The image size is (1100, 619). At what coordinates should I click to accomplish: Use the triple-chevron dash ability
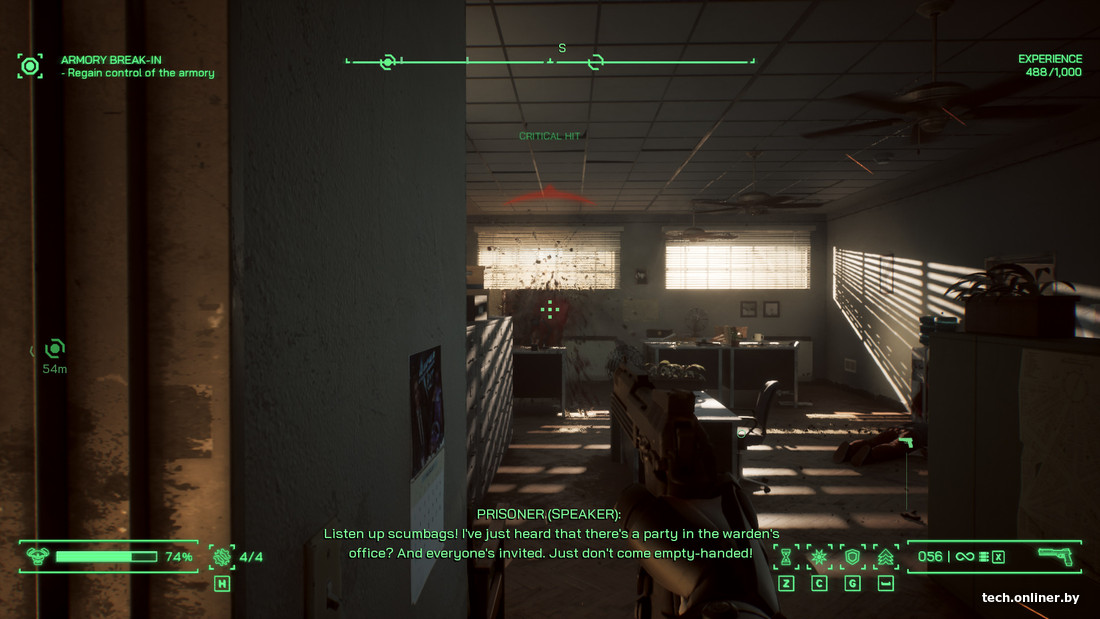[885, 557]
